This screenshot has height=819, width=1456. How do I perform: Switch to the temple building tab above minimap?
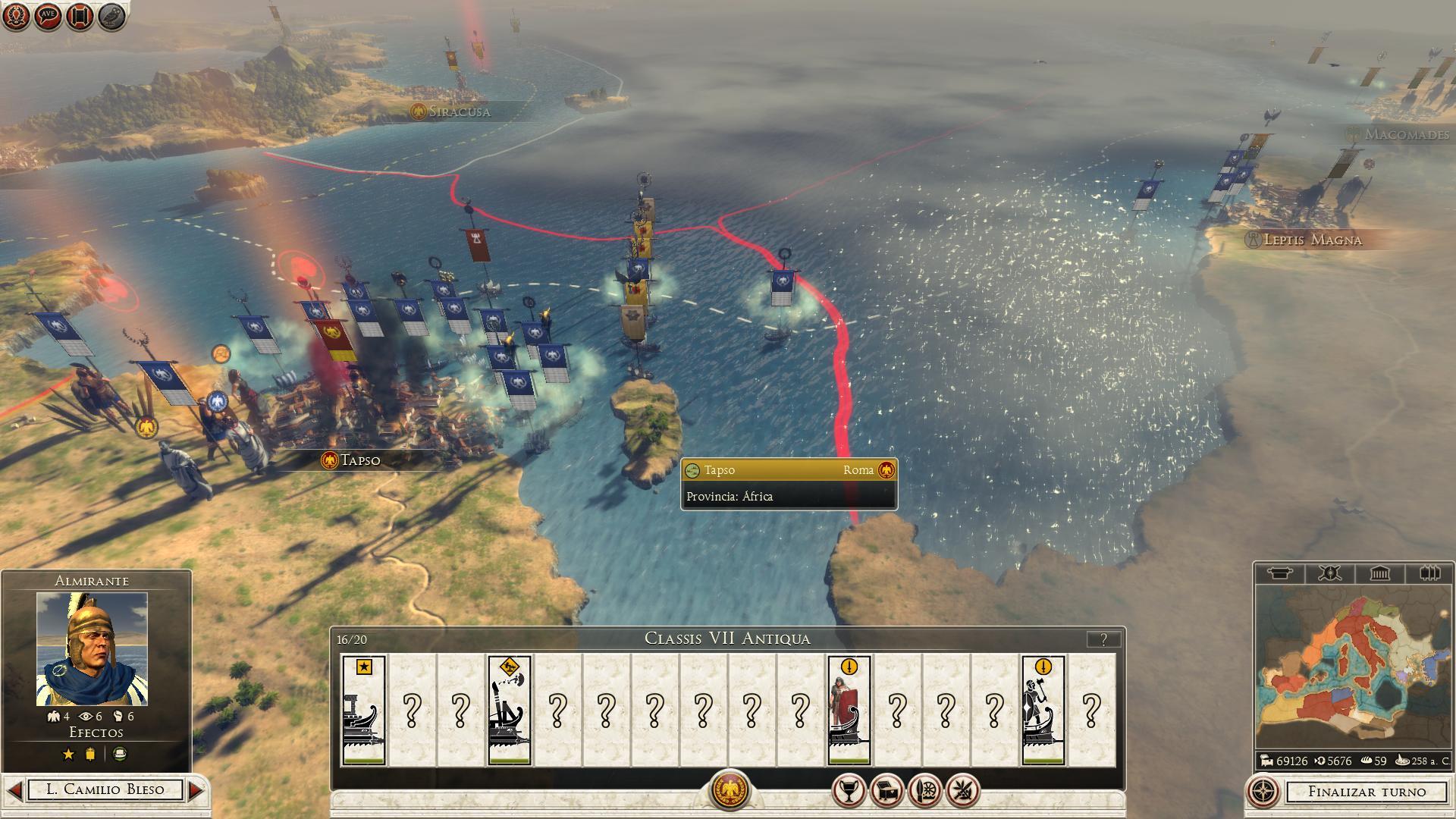pos(1379,573)
